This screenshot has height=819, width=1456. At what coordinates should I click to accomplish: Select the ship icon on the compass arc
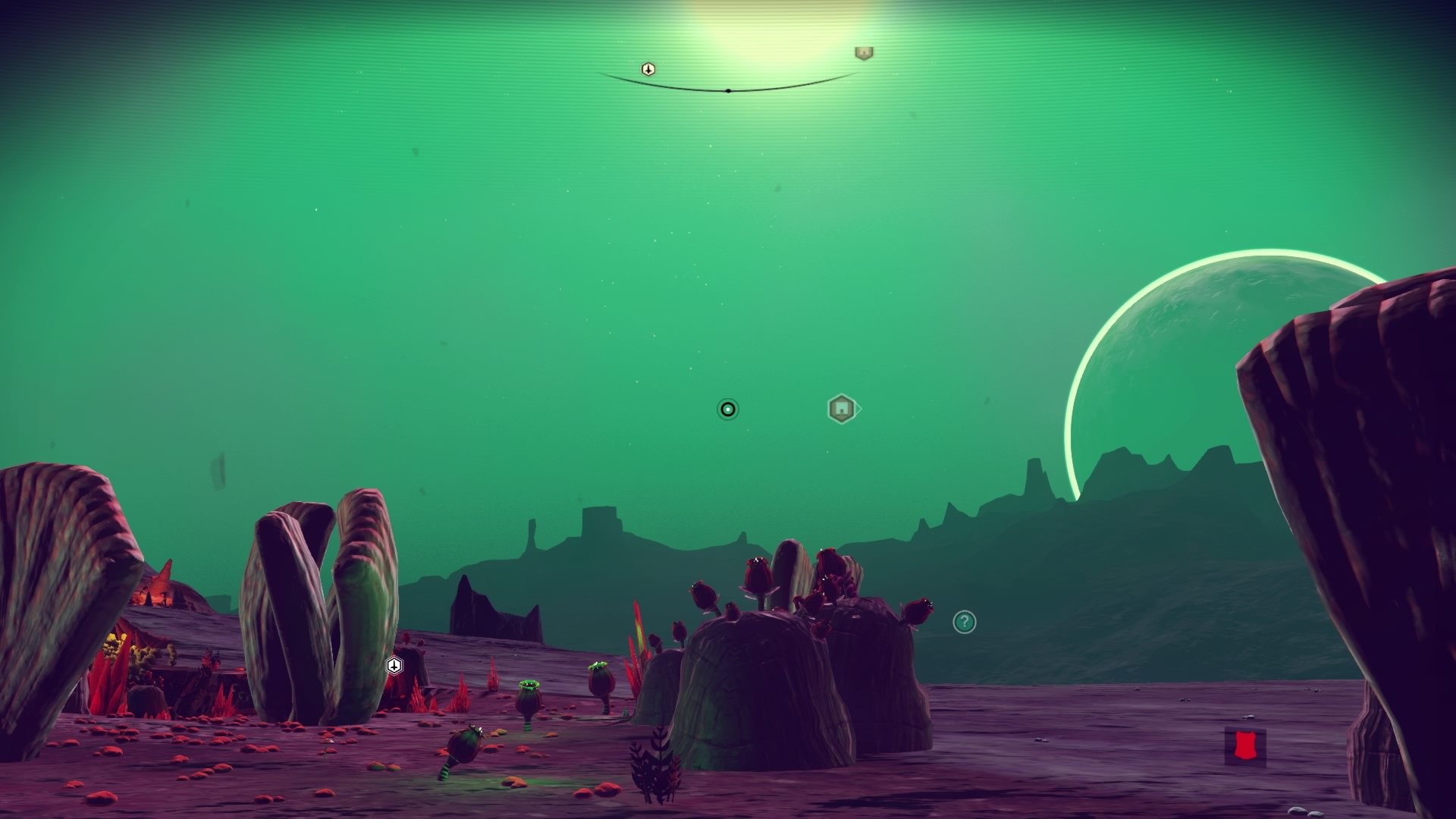click(648, 69)
